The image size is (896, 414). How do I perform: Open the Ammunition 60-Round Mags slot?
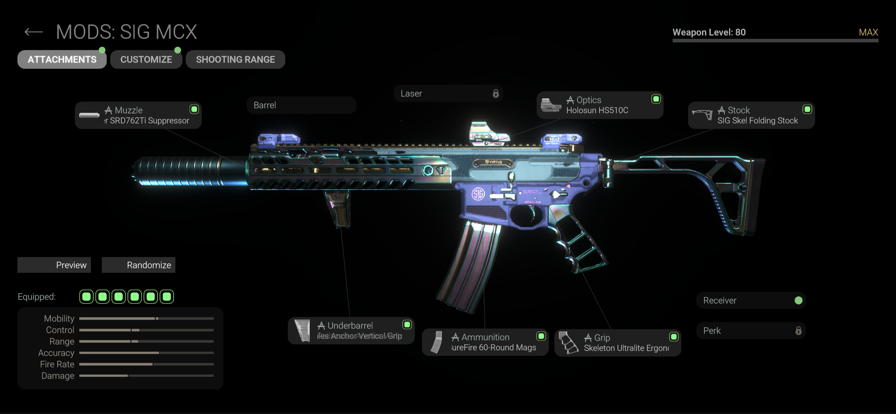[x=485, y=342]
